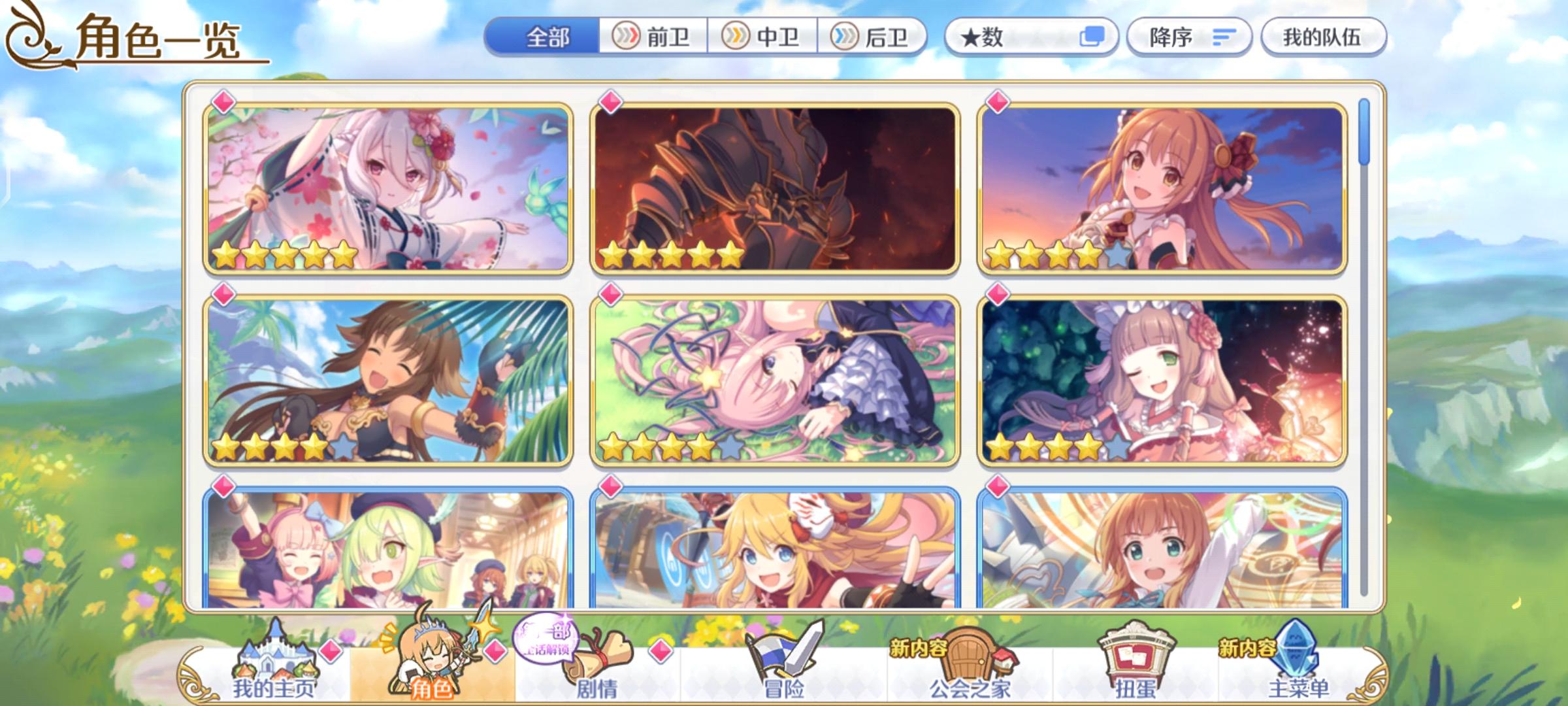Toggle sort order via 降序 button
This screenshot has height=706, width=1568.
pyautogui.click(x=1189, y=37)
